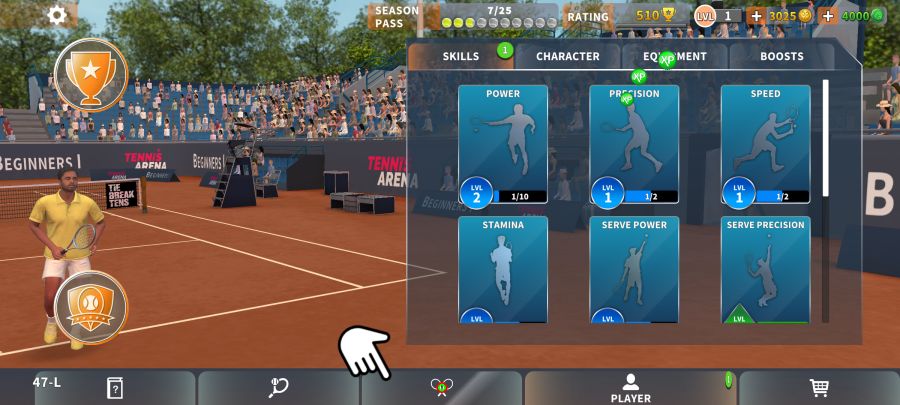The height and width of the screenshot is (405, 900).
Task: Tap the tennis ball badge button
Action: pyautogui.click(x=91, y=307)
